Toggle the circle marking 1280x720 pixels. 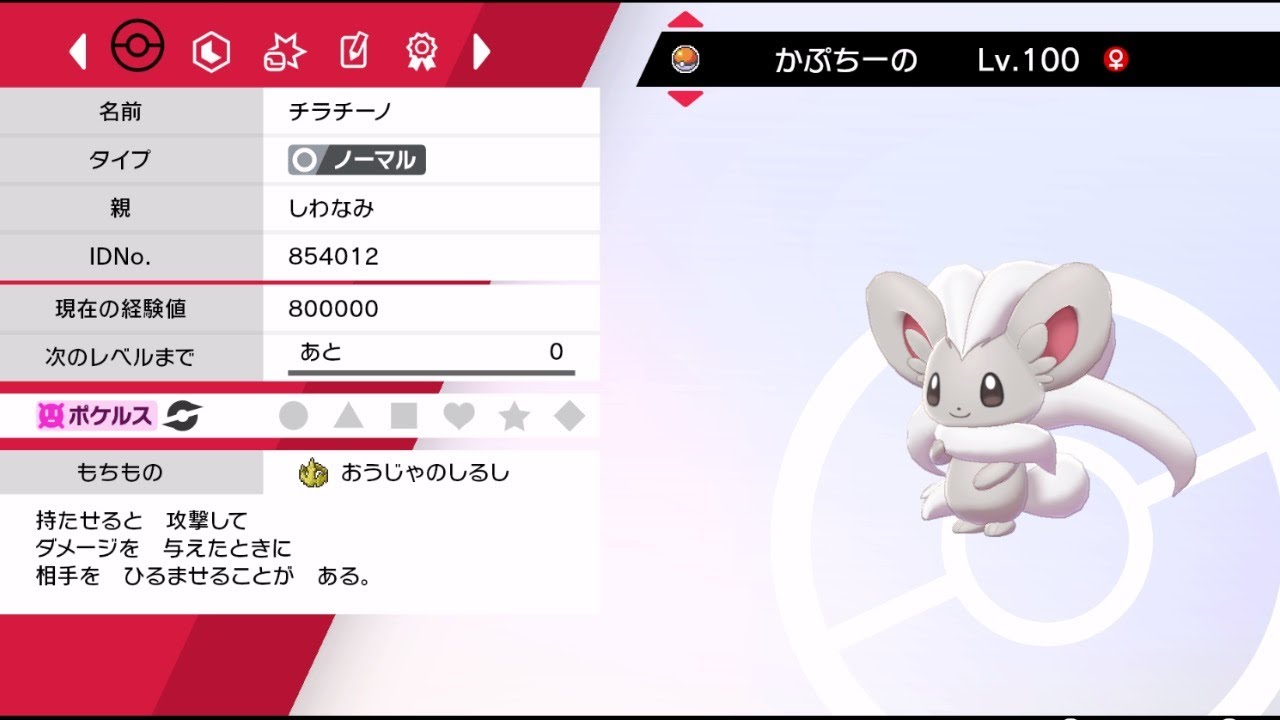[x=293, y=416]
